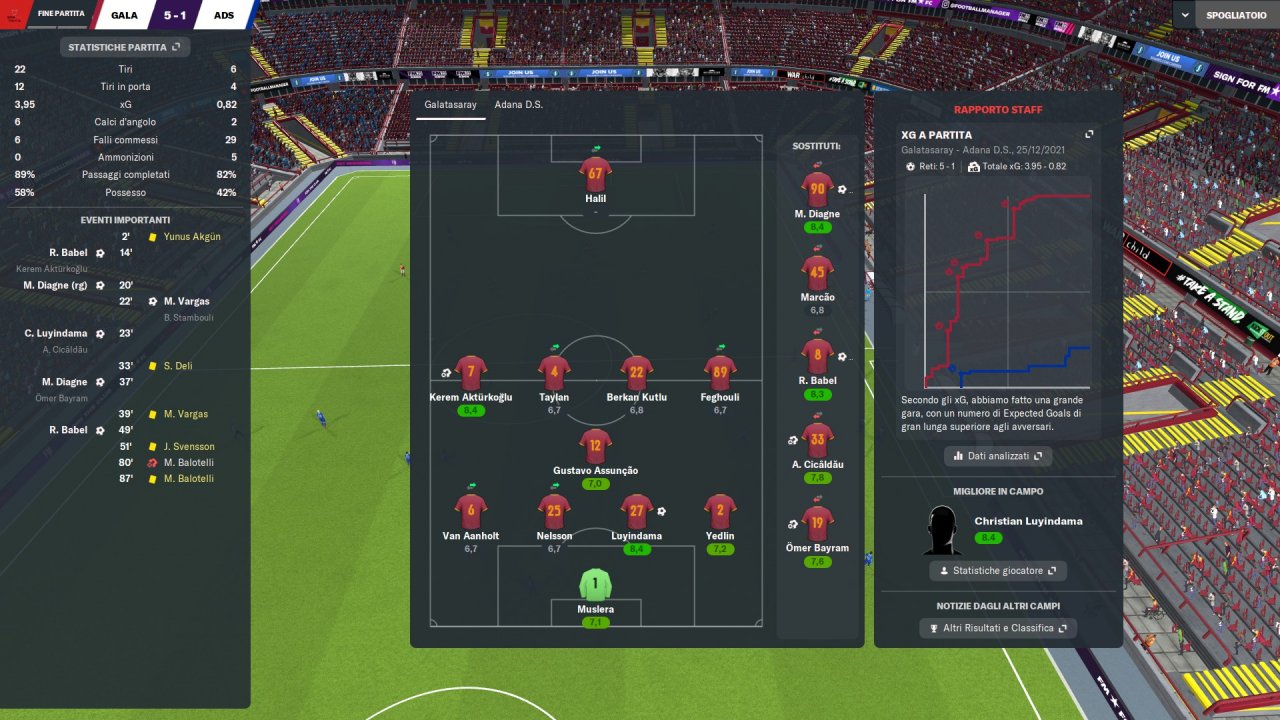Screen dimensions: 1280x720
Task: Switch to the Adana D.S. lineup tab
Action: [518, 104]
